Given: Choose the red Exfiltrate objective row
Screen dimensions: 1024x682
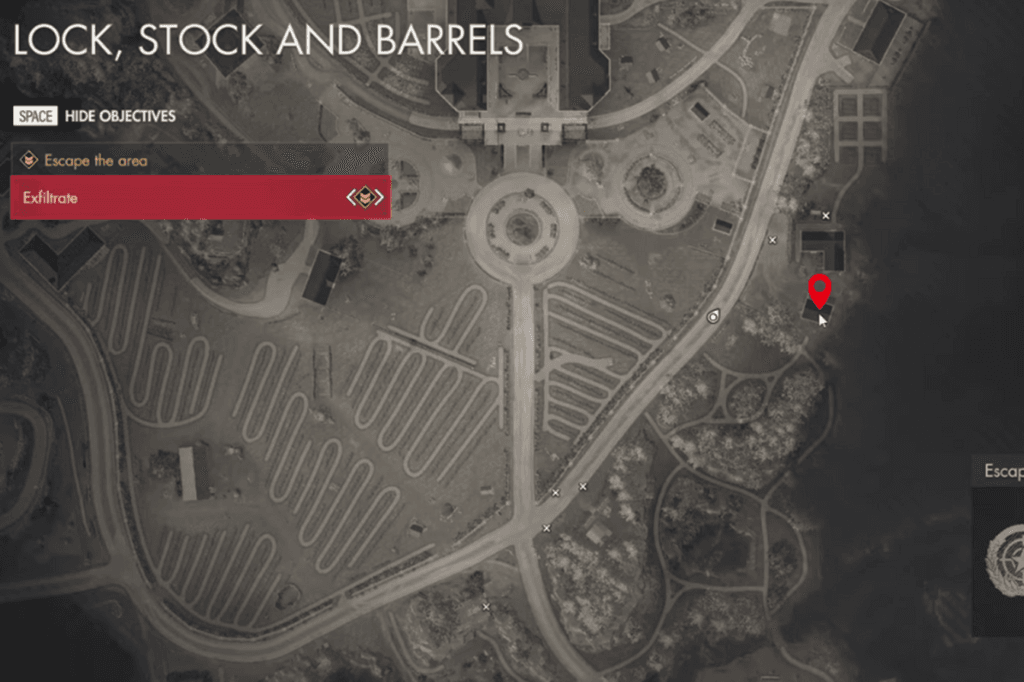Looking at the screenshot, I should (x=198, y=198).
